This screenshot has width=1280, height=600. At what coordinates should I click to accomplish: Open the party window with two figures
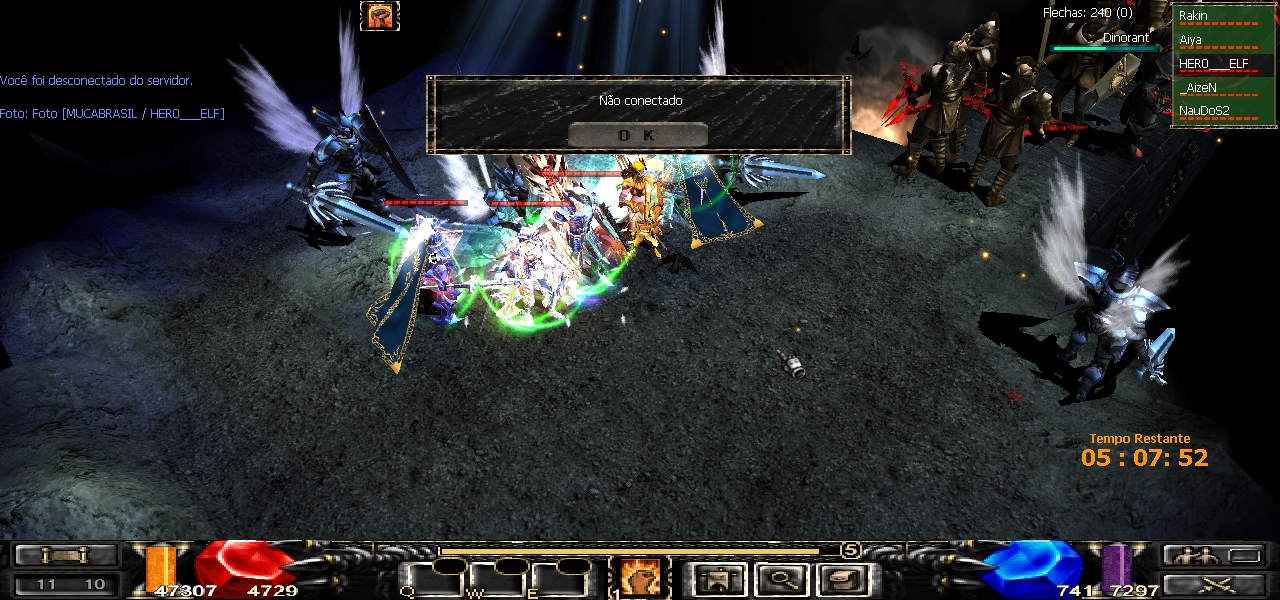1211,555
